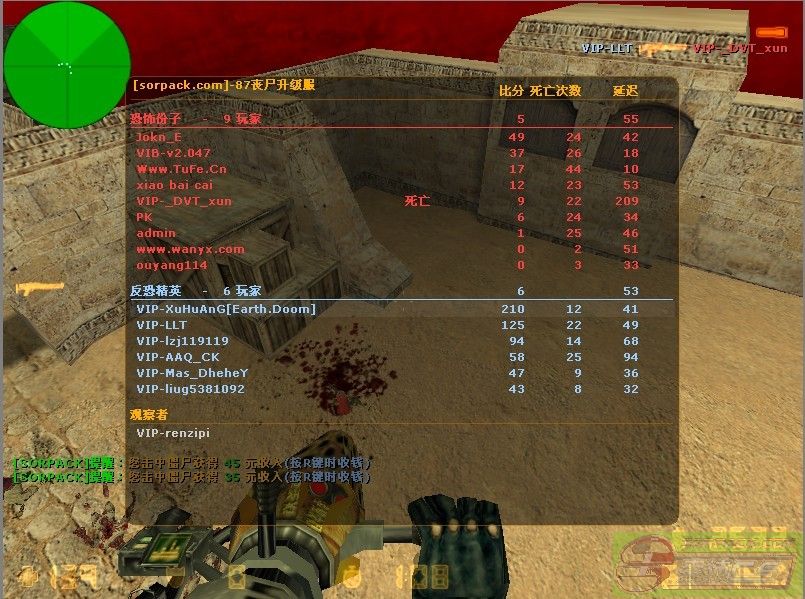The width and height of the screenshot is (805, 599).
Task: Pick the VIP-AAQ_CK player row
Action: (177, 357)
